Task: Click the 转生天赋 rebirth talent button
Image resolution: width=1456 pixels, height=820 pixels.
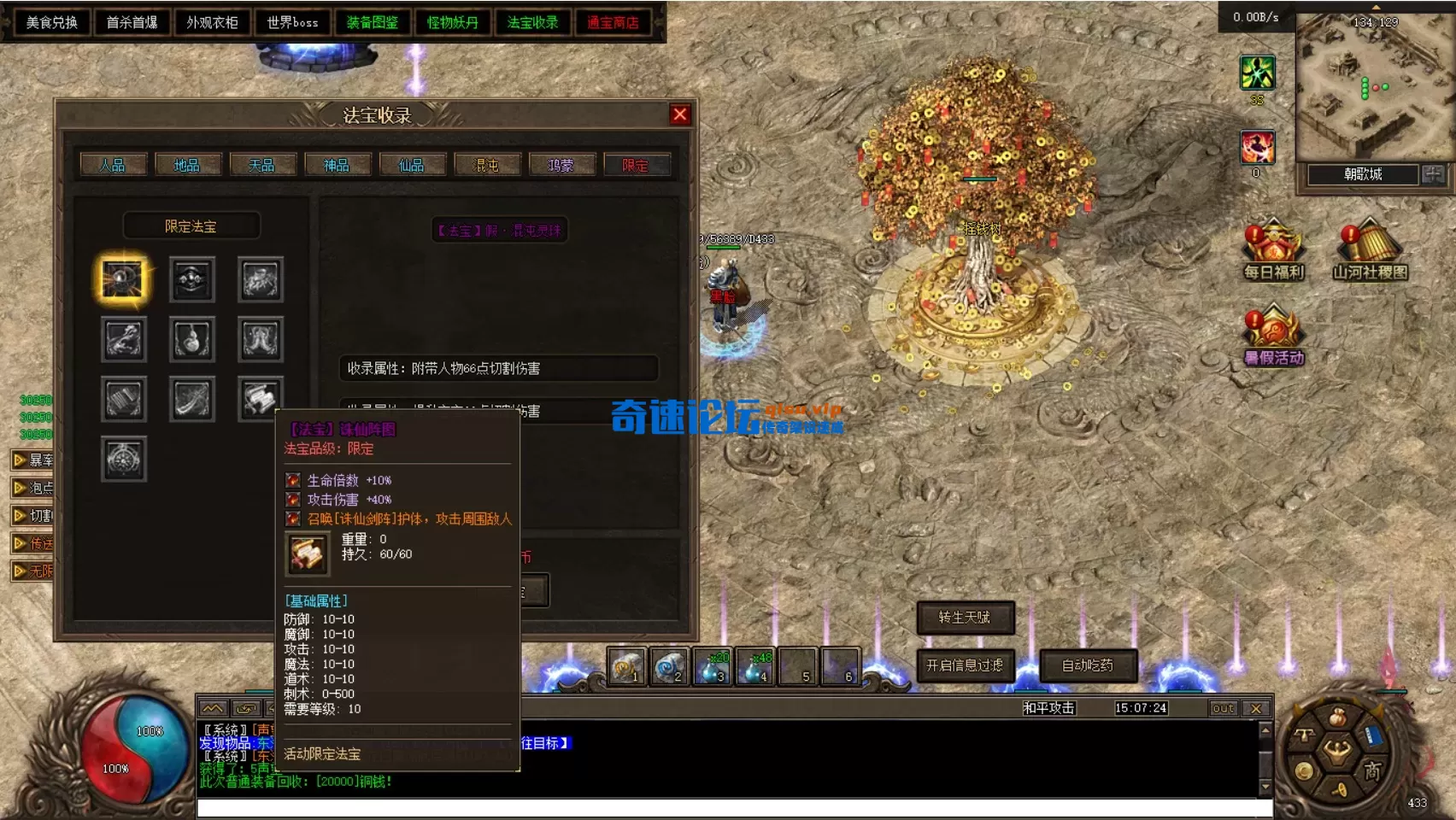Action: pyautogui.click(x=966, y=618)
